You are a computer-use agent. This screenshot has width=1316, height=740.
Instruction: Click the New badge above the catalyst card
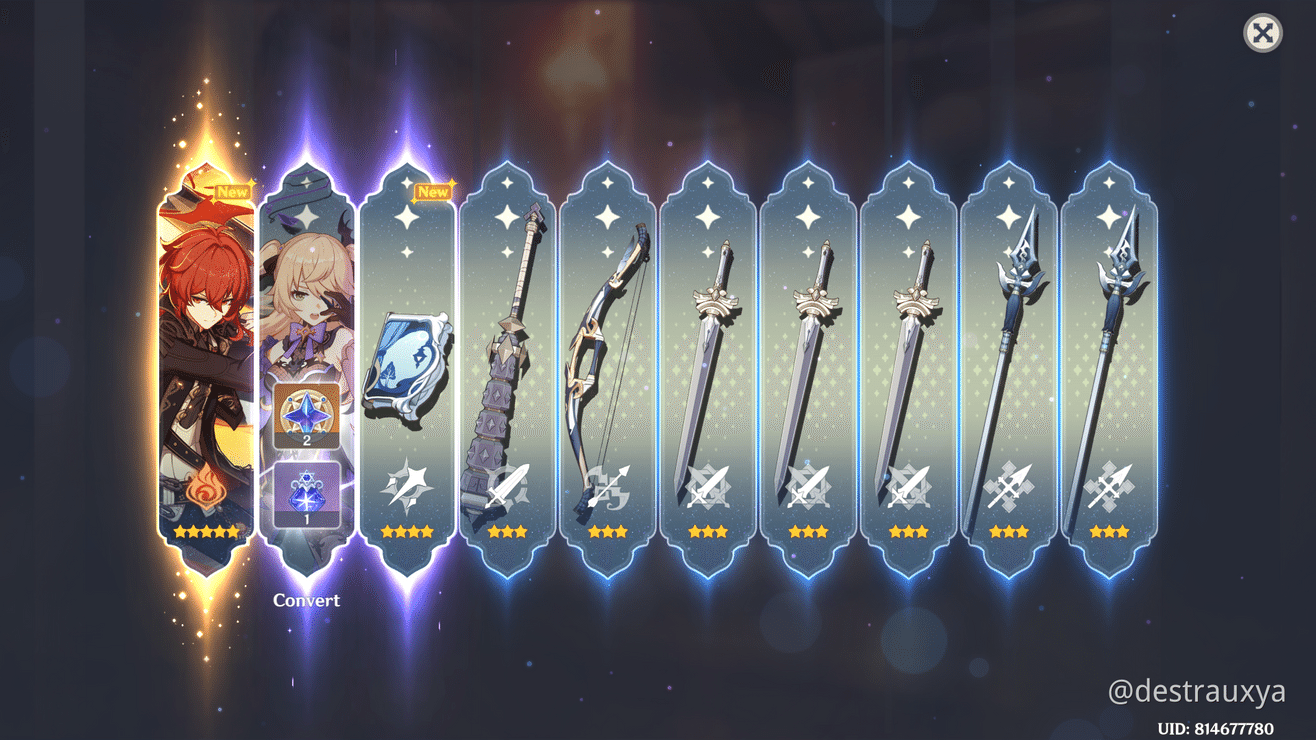pos(432,190)
